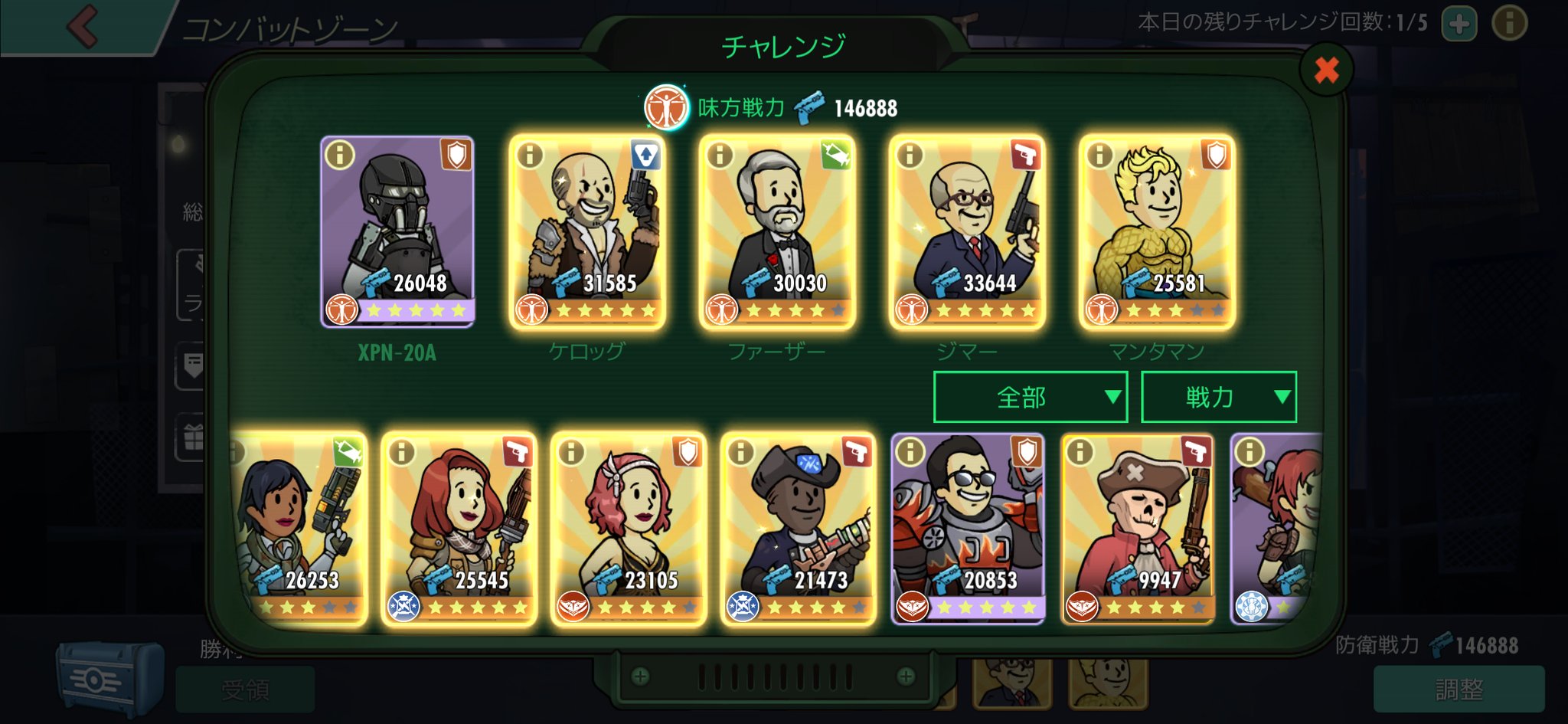Close the challenge popup with the red X

[x=1326, y=70]
